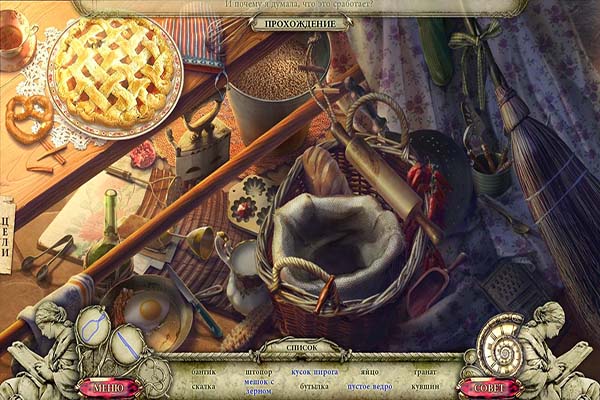
Task: Open the red Меню button
Action: (107, 387)
